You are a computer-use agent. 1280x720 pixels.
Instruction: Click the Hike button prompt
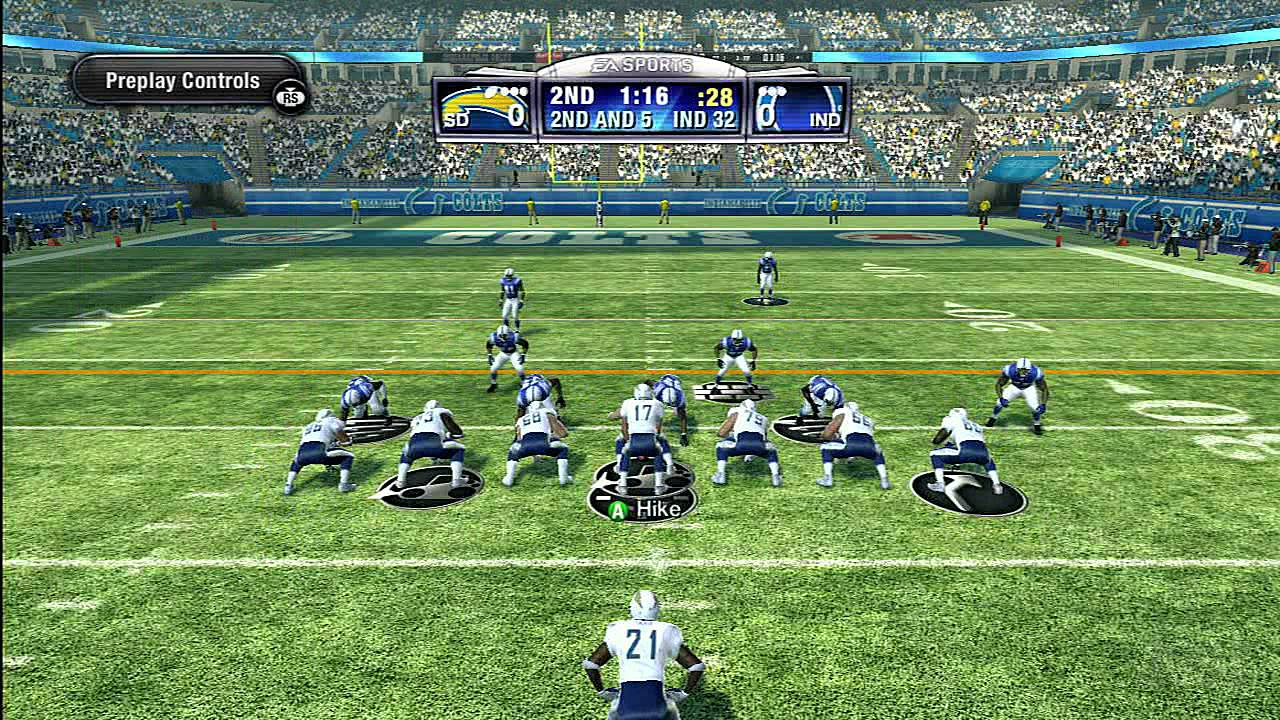tap(644, 510)
